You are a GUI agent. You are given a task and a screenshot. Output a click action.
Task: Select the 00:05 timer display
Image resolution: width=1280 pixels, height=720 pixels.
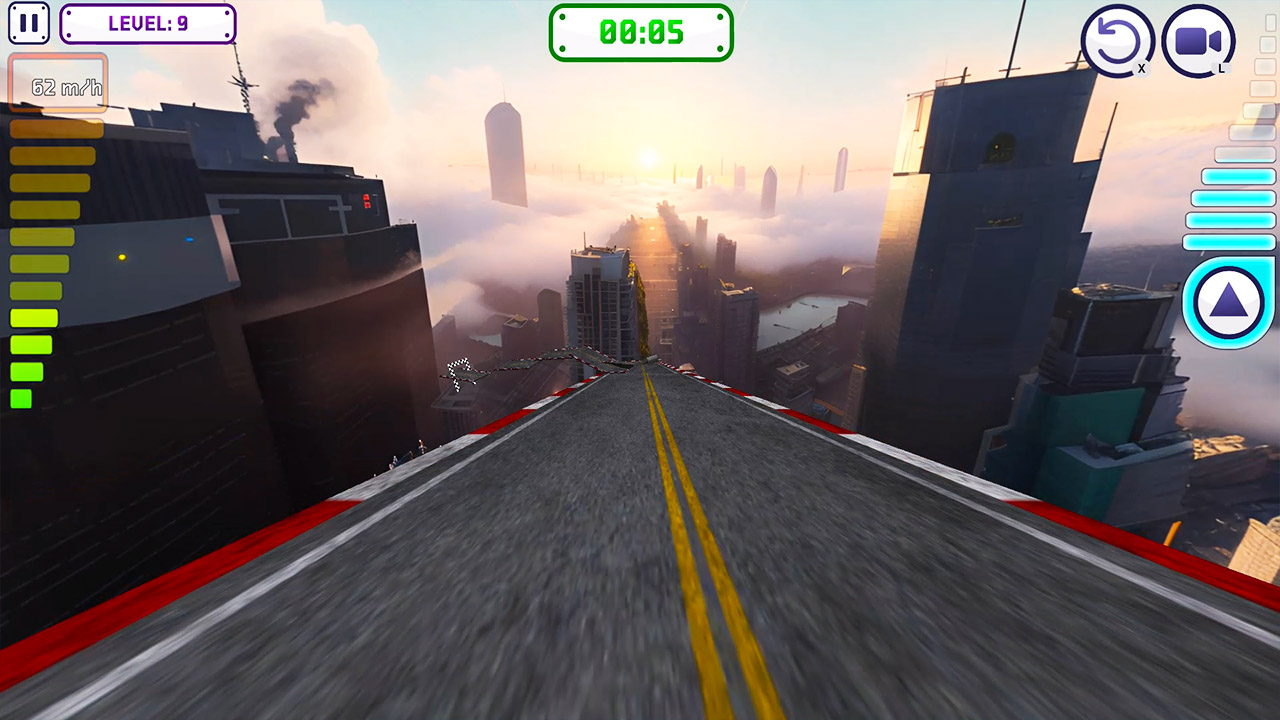(641, 31)
